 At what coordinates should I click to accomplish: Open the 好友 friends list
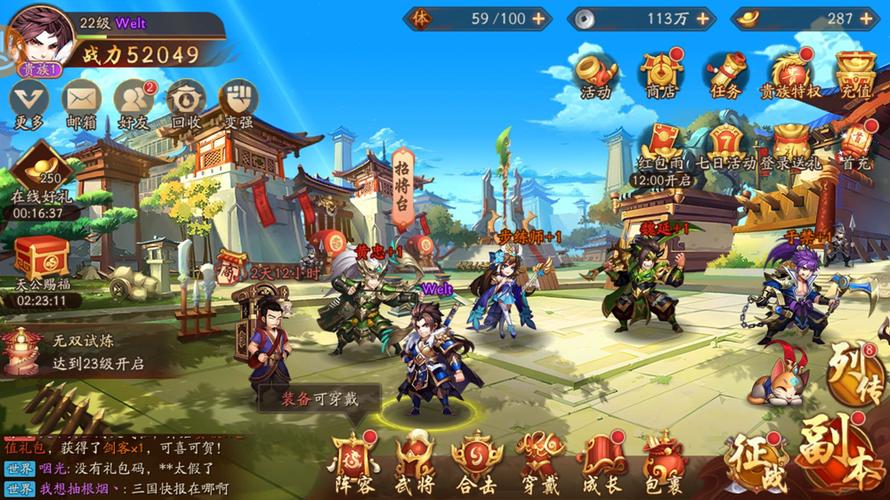(x=134, y=100)
